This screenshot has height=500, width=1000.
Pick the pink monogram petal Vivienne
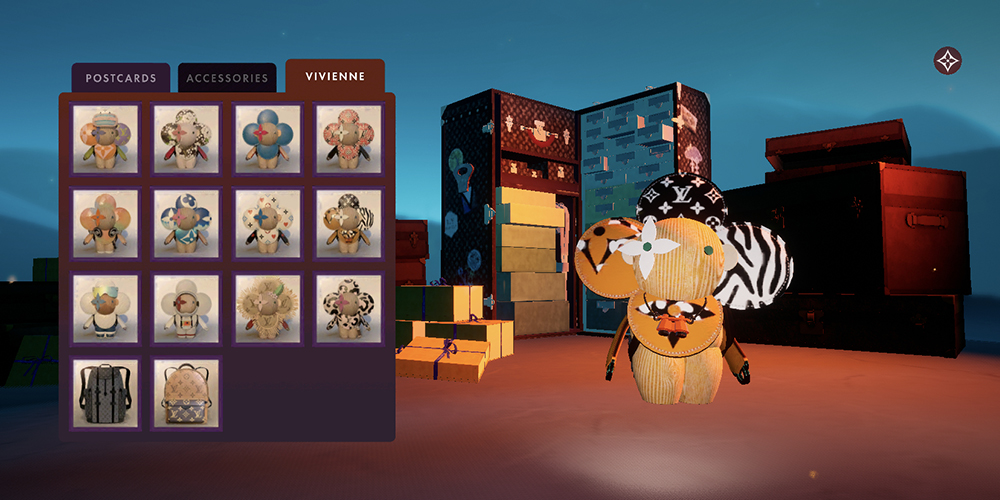(x=349, y=139)
